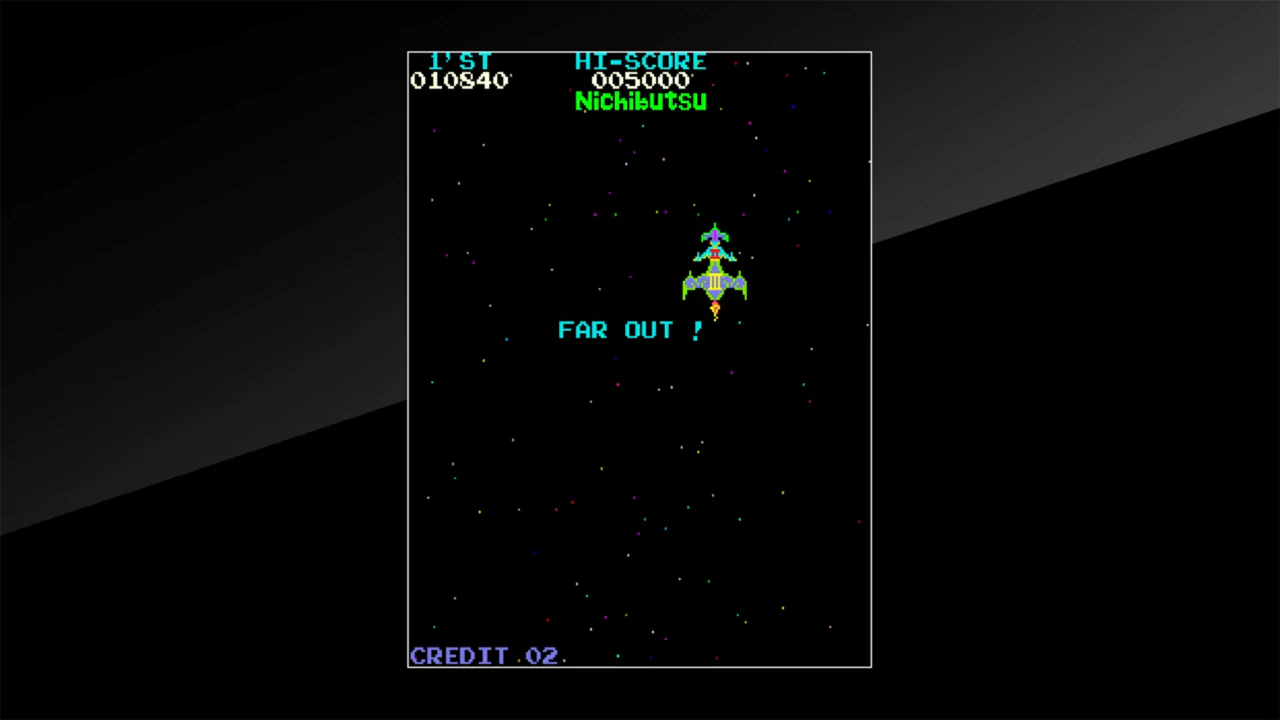This screenshot has width=1280, height=720.
Task: Click a star in the bottom left corner
Action: pyautogui.click(x=434, y=626)
